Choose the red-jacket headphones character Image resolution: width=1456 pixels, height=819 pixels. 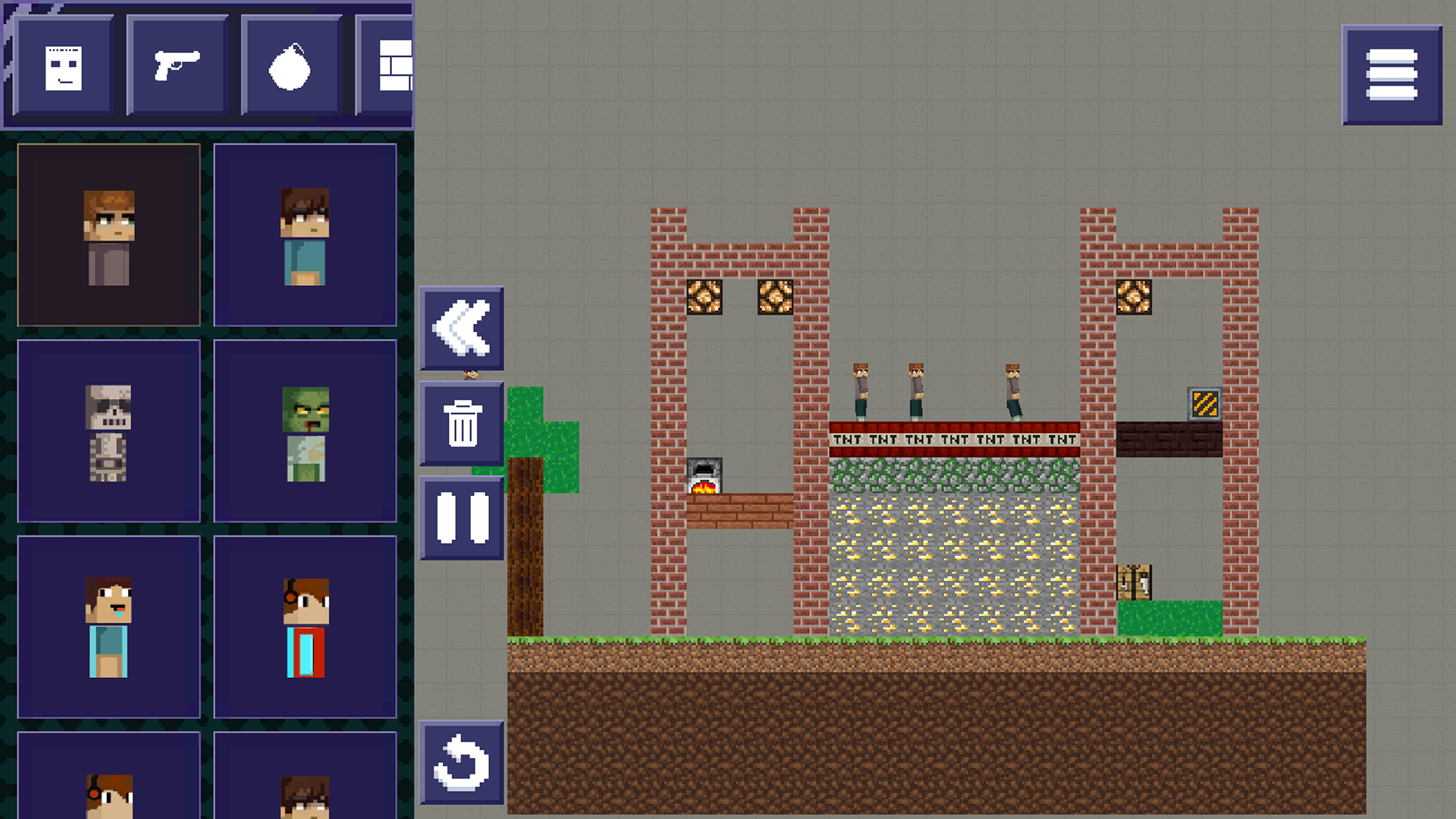[x=305, y=628]
